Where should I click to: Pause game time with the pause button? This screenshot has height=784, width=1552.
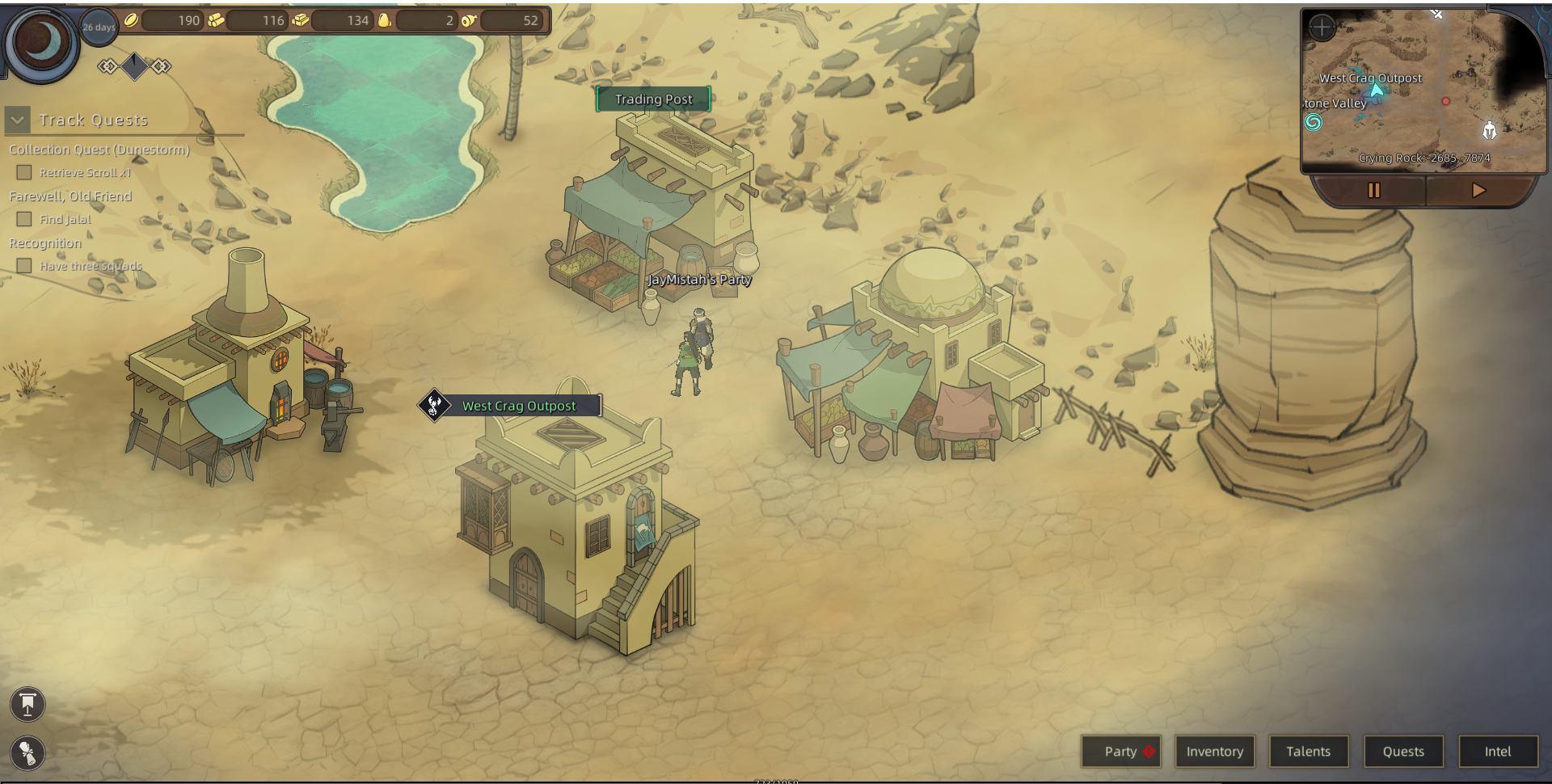[x=1373, y=191]
